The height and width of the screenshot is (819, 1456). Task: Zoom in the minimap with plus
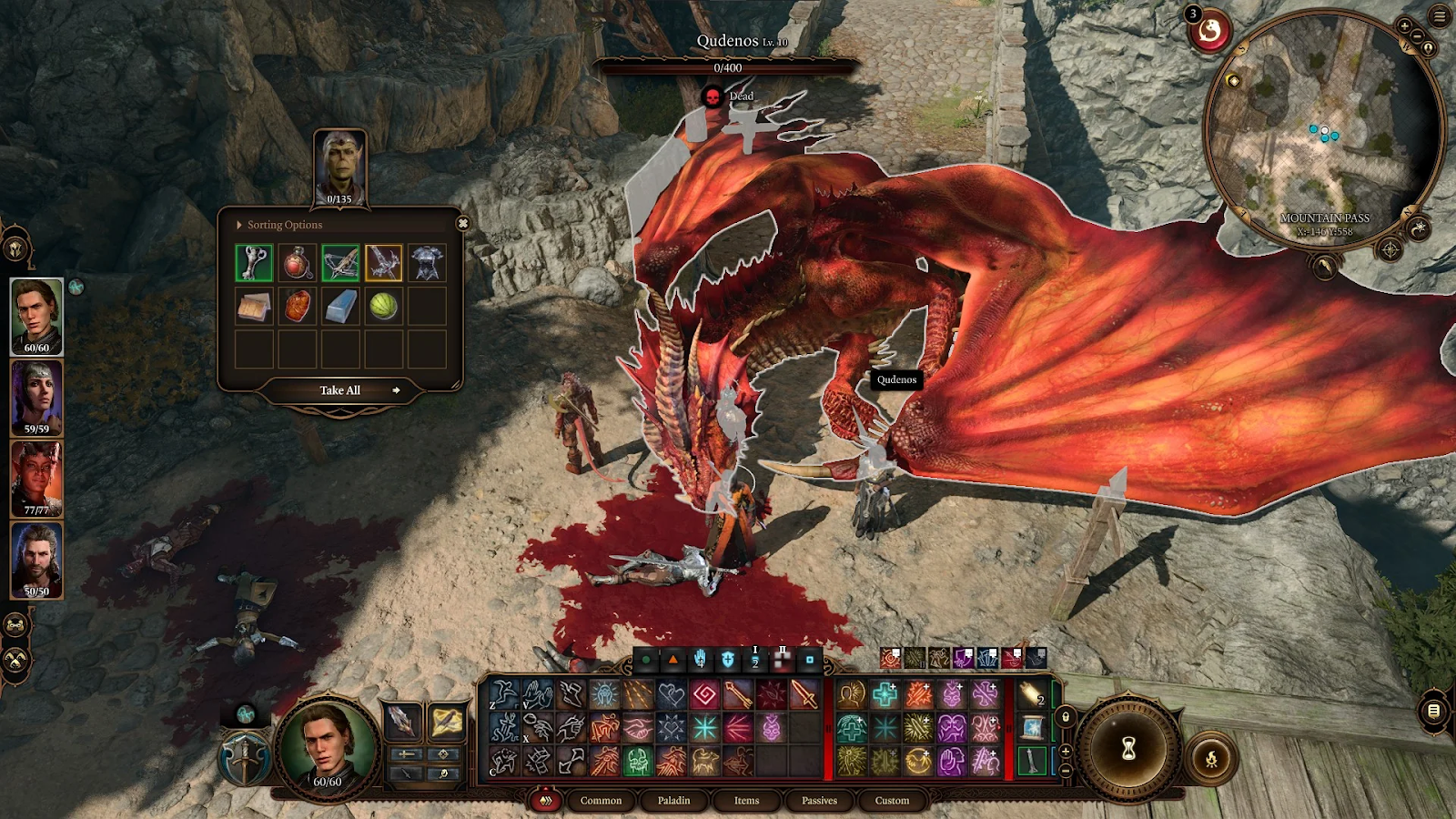[1404, 26]
